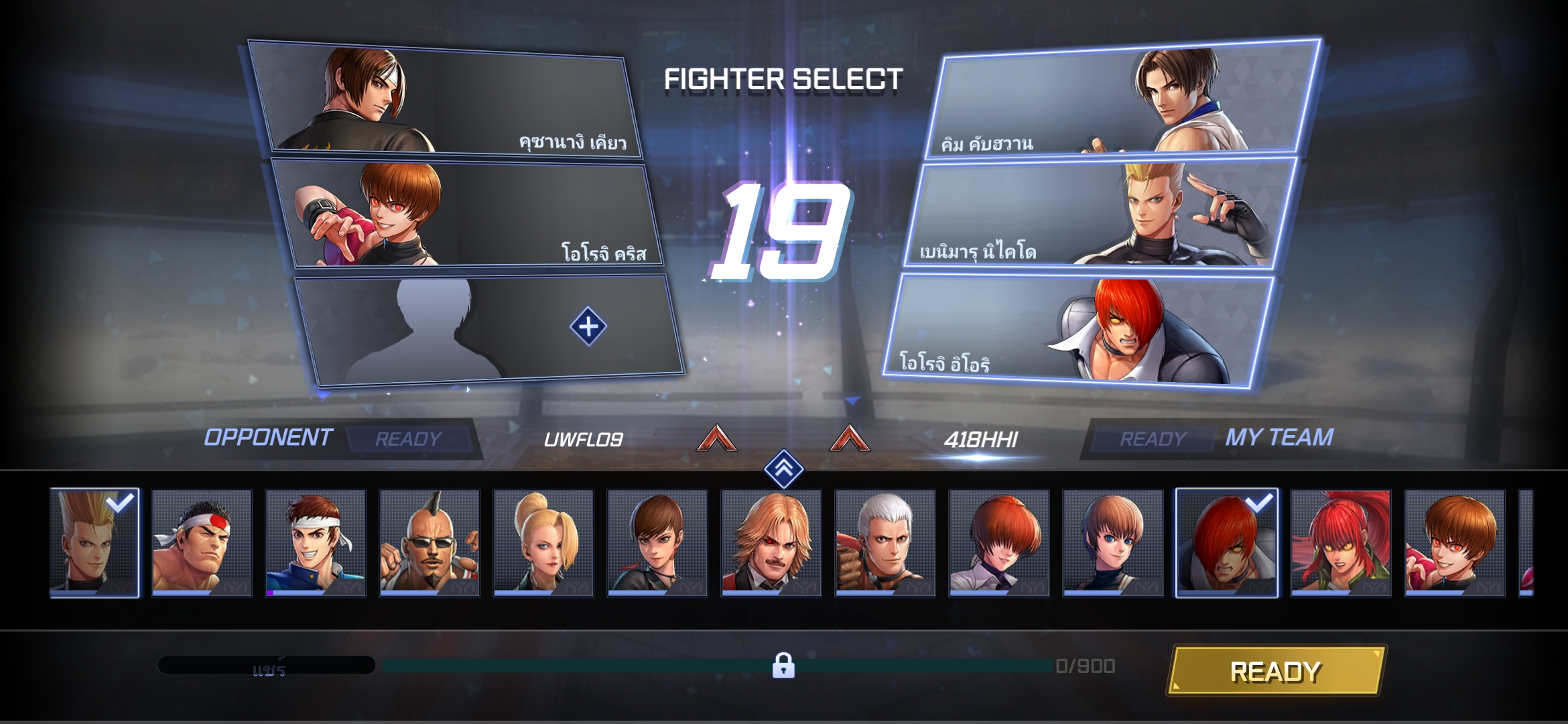View opponent's Orochi Chris slot
The image size is (1568, 724).
[466, 215]
